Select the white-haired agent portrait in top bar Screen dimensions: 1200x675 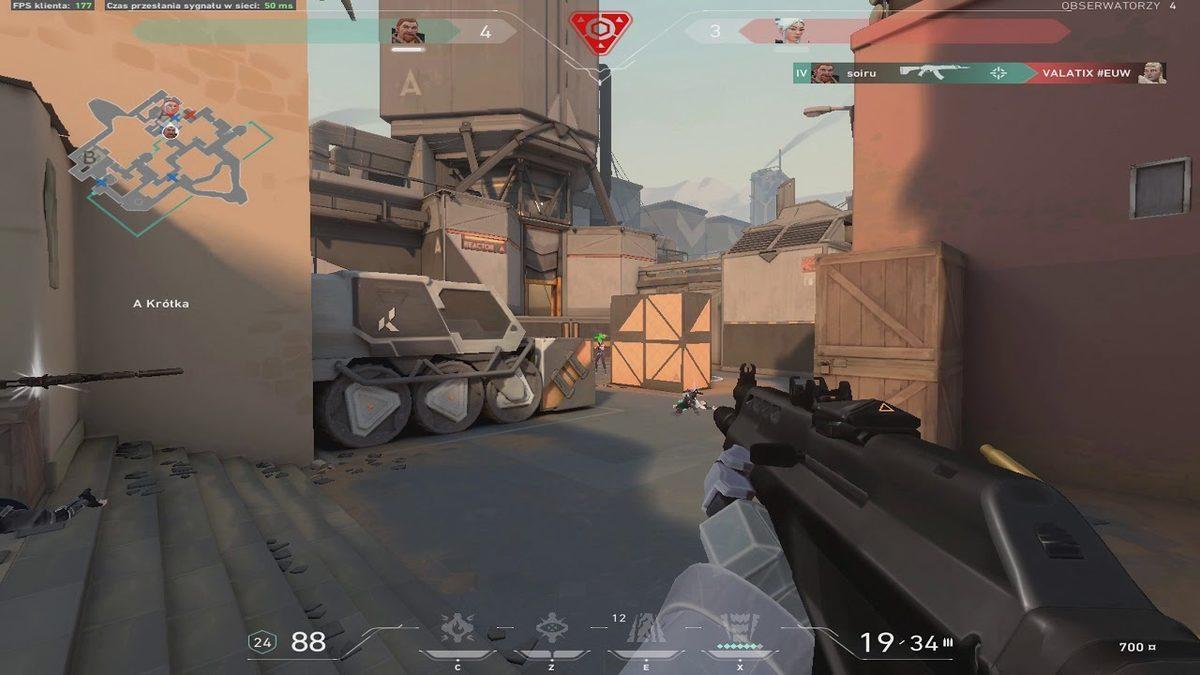[790, 31]
